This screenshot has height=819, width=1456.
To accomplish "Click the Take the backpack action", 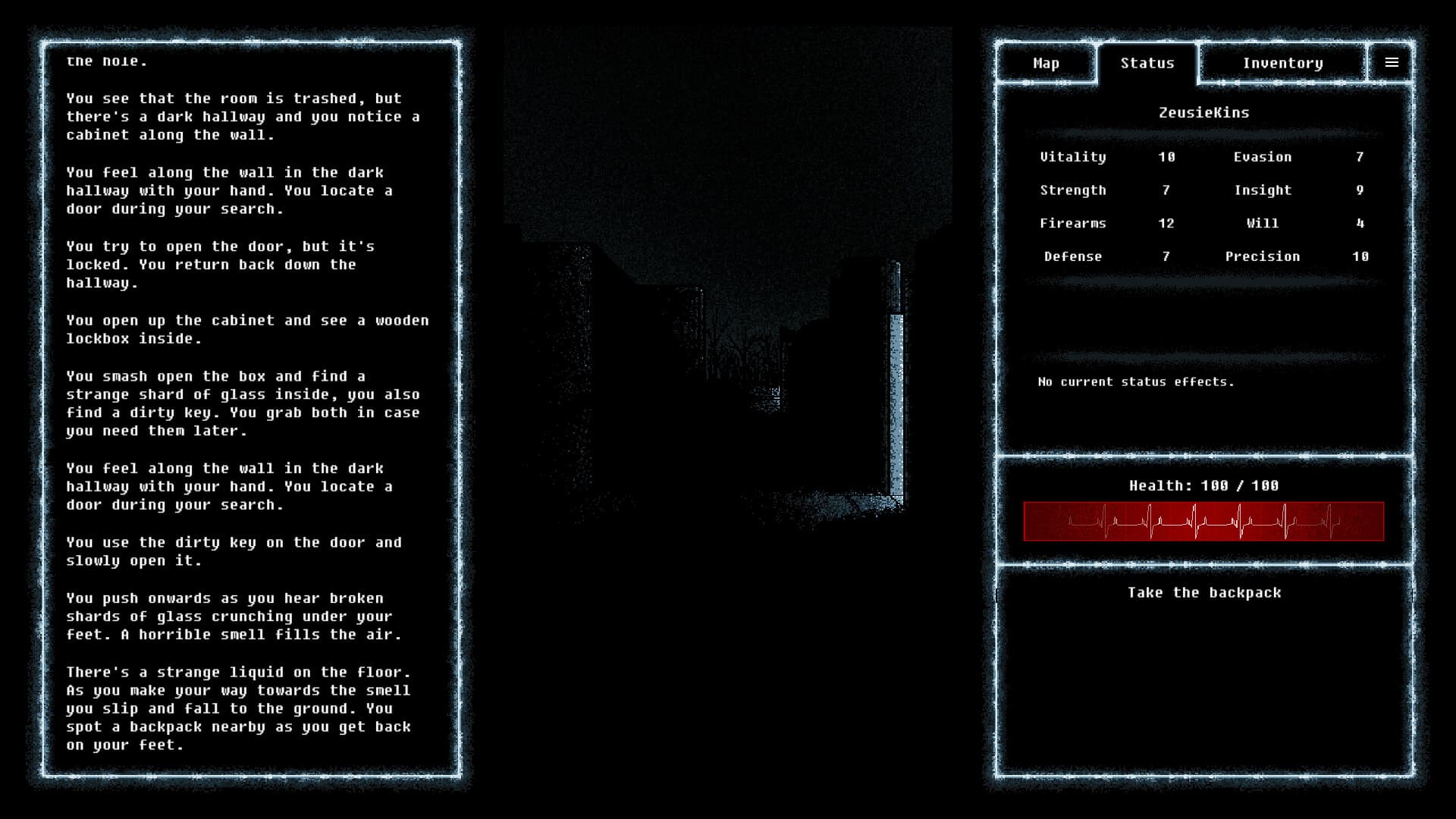I will coord(1204,593).
